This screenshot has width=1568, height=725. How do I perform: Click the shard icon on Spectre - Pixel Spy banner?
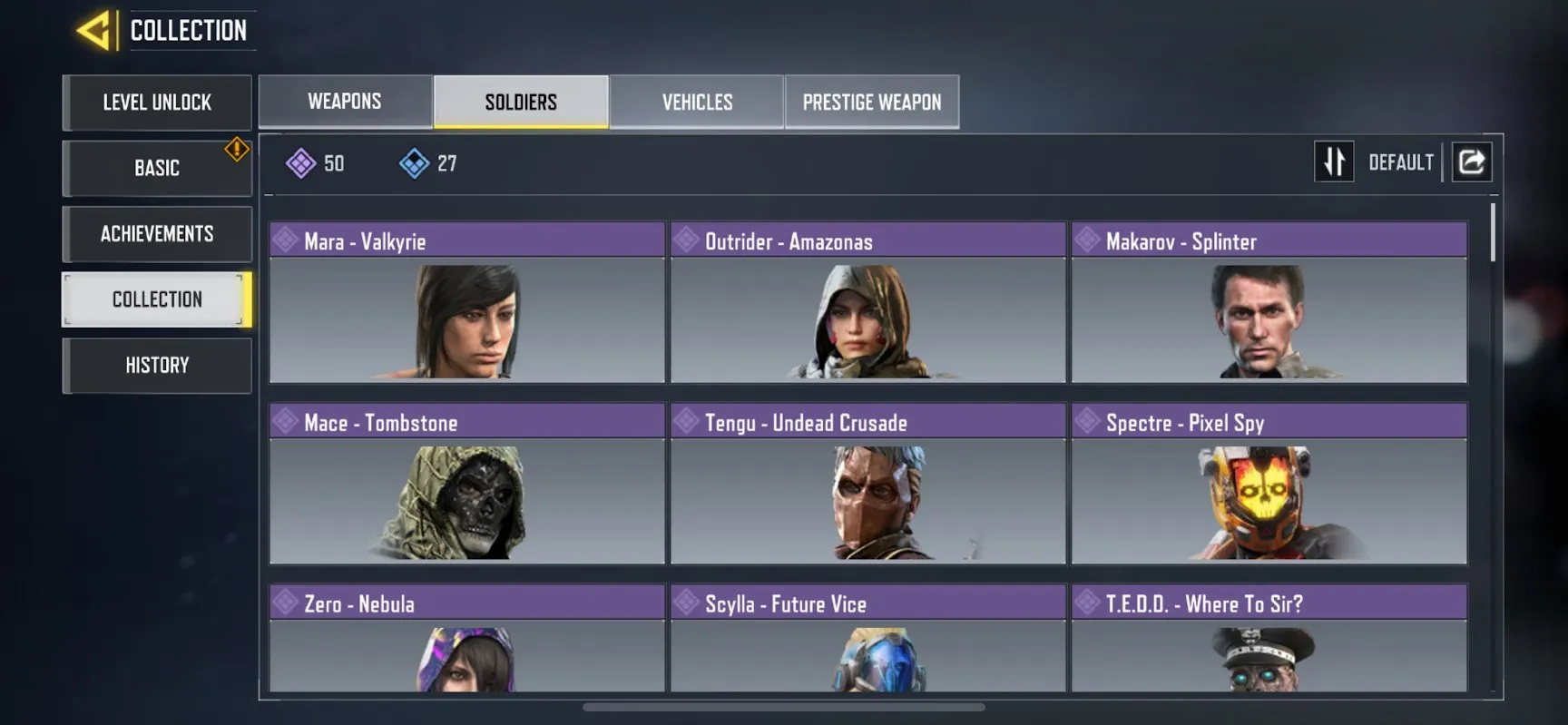[x=1086, y=421]
